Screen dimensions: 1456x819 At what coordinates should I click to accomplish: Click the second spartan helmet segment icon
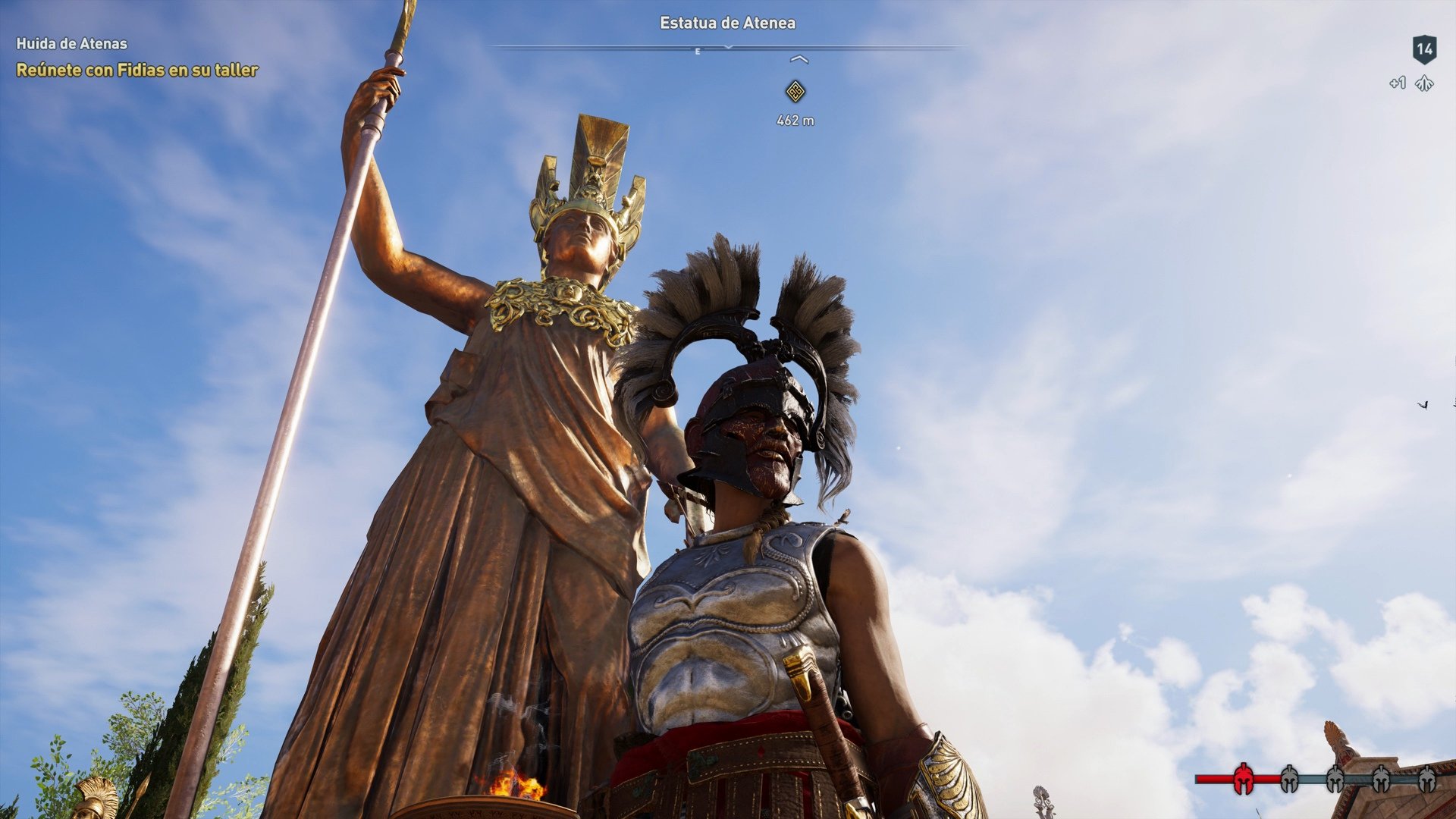click(1289, 778)
